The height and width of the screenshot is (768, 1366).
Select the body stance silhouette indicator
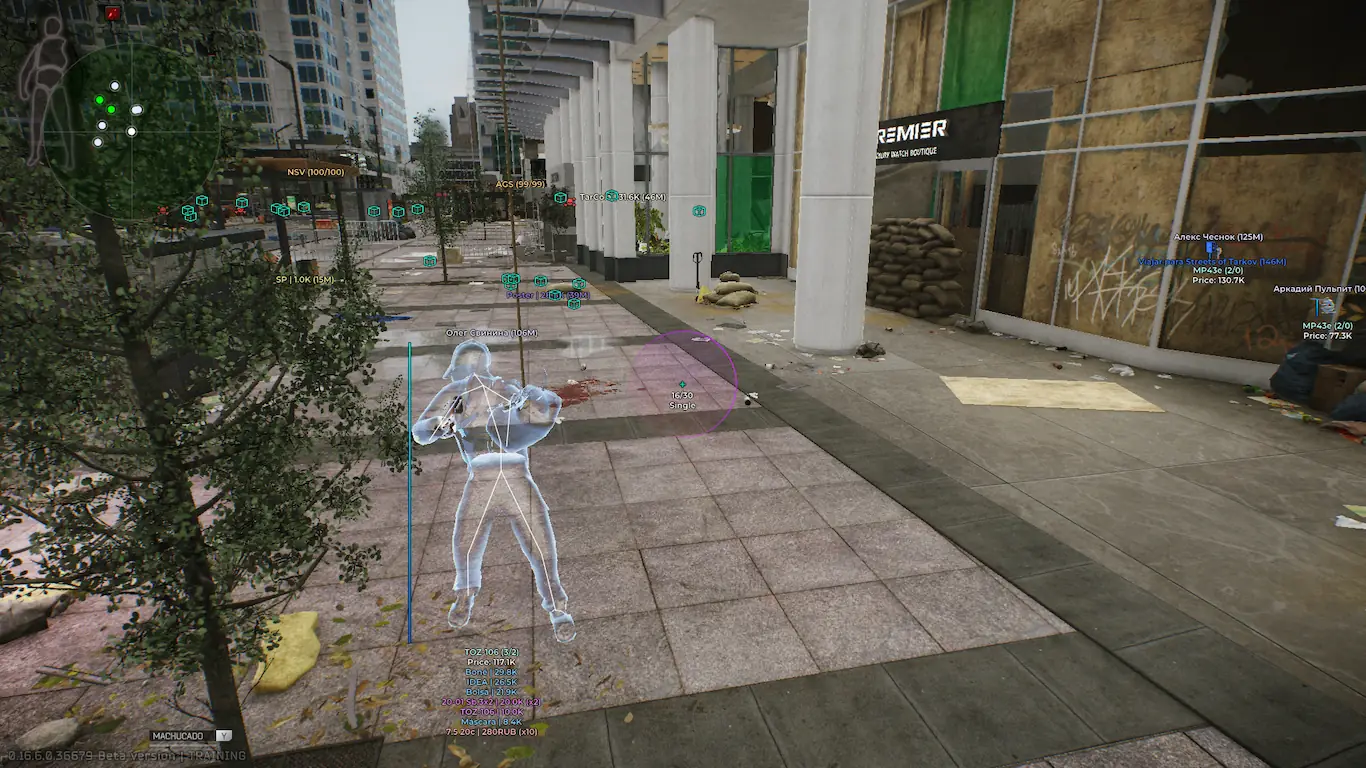[46, 90]
